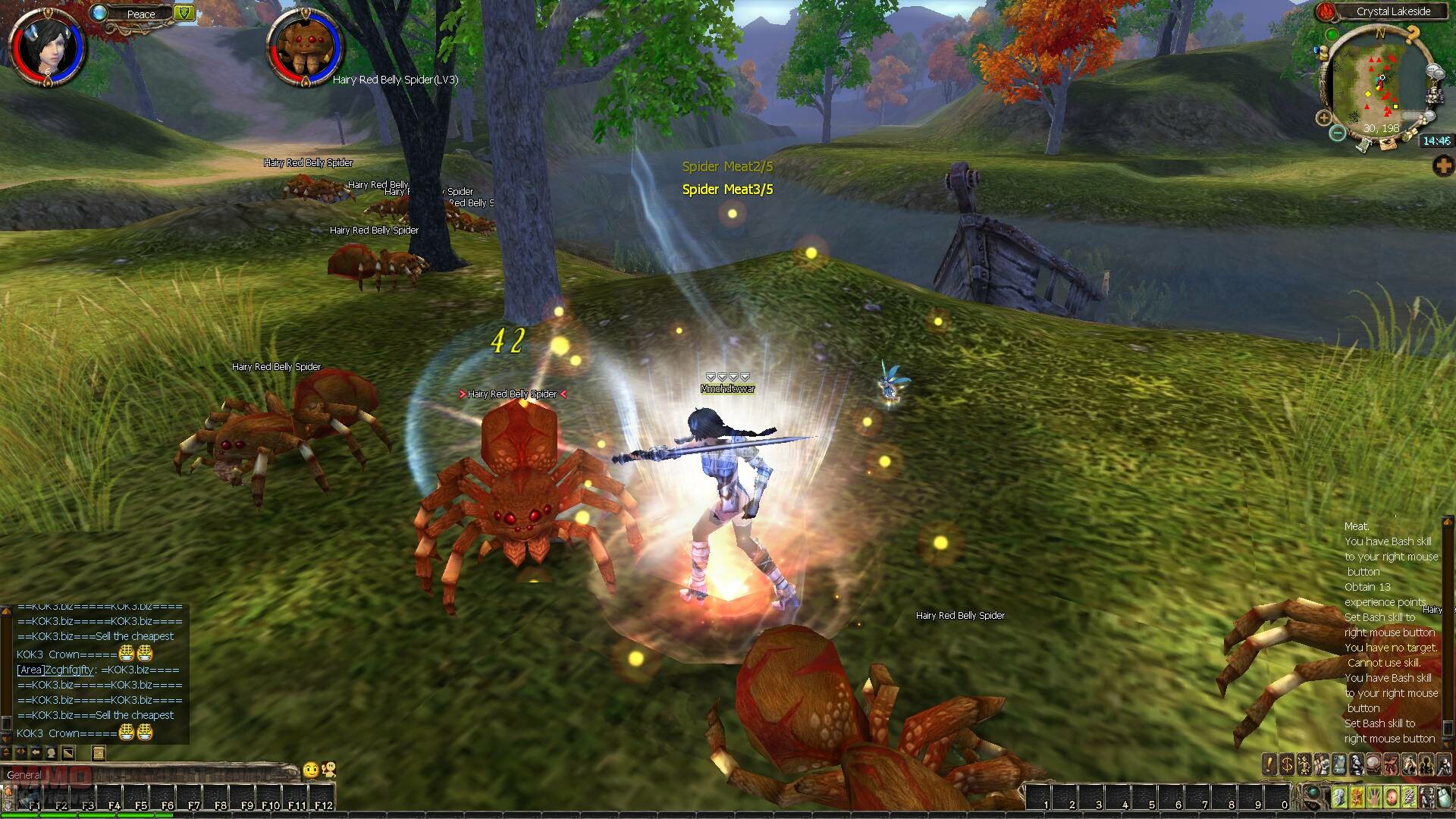Click the minimap zoom-in plus button
This screenshot has width=1456, height=819.
1324,118
